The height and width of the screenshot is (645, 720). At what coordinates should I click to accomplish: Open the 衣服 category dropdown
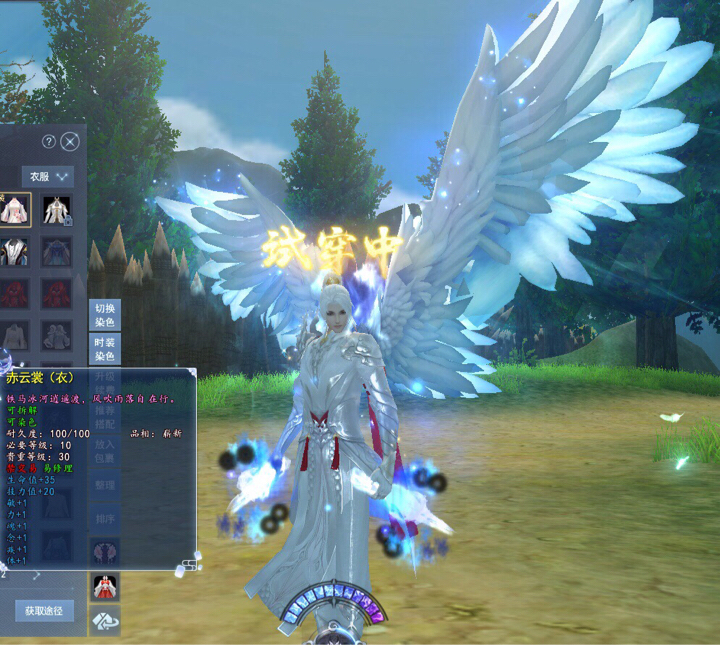click(50, 176)
